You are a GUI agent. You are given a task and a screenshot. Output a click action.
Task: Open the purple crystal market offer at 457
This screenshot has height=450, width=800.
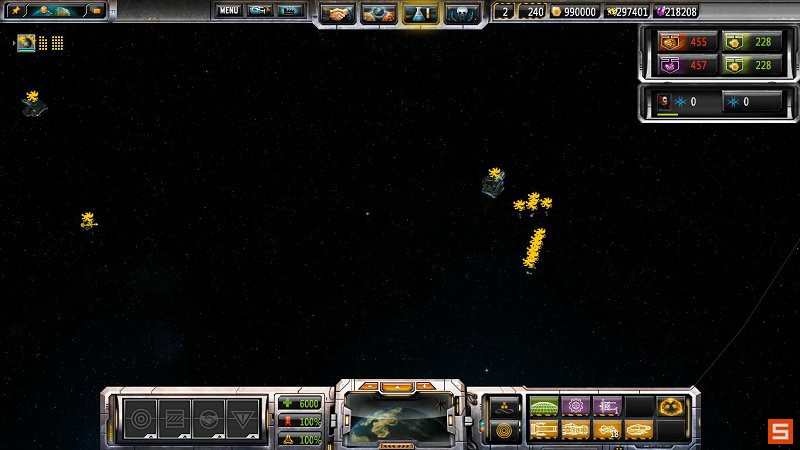(x=682, y=65)
